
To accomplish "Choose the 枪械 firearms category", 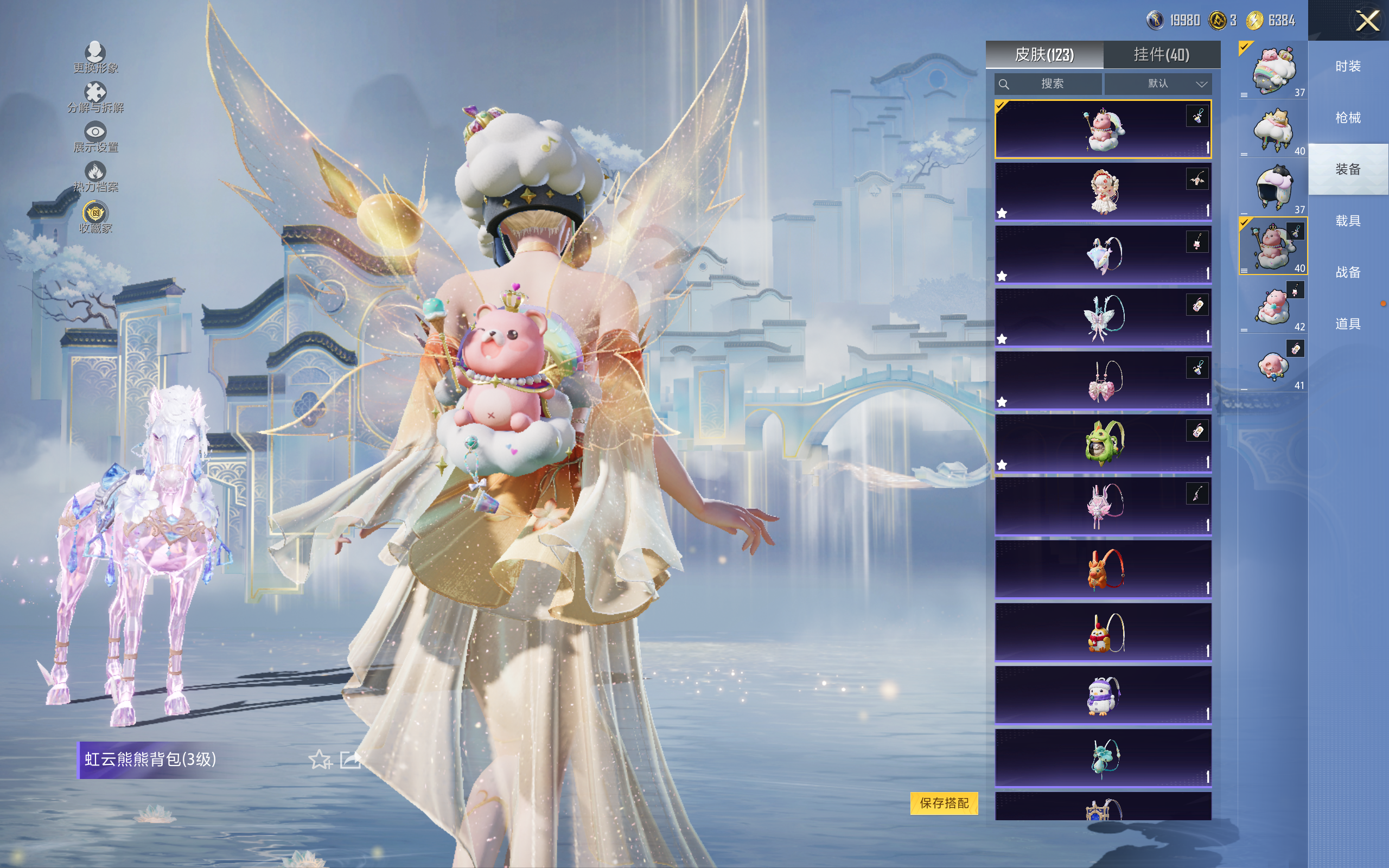I will pos(1348,118).
